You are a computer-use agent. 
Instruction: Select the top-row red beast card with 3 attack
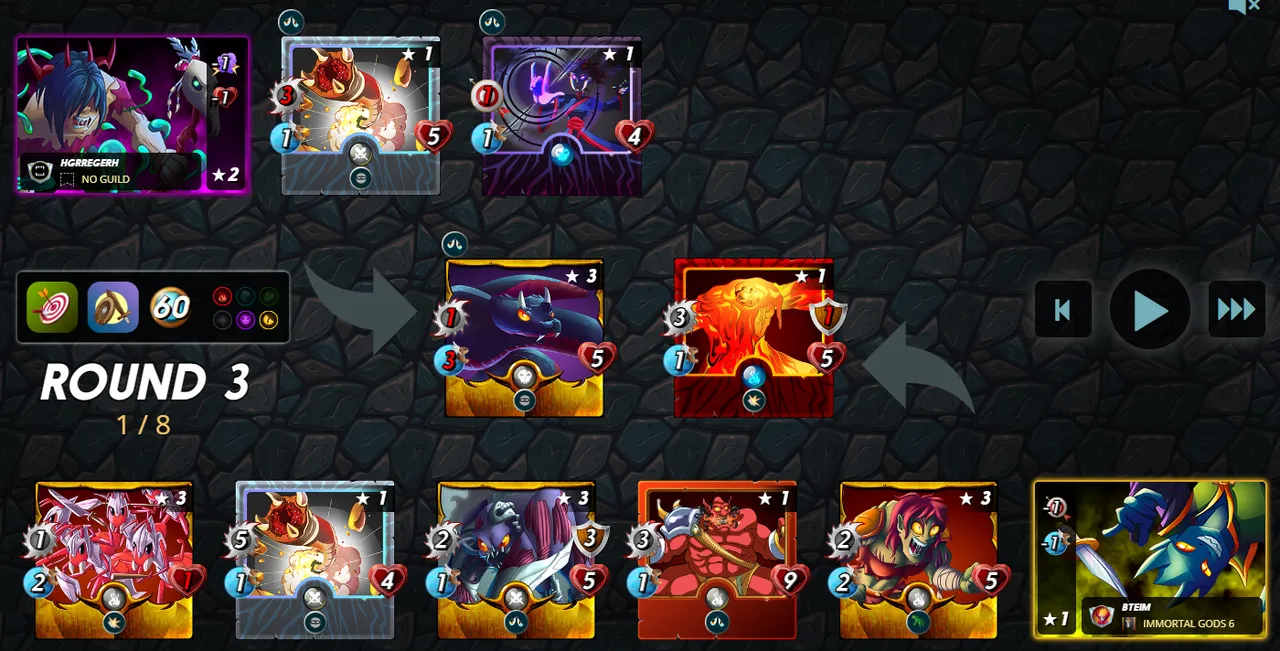(x=360, y=116)
